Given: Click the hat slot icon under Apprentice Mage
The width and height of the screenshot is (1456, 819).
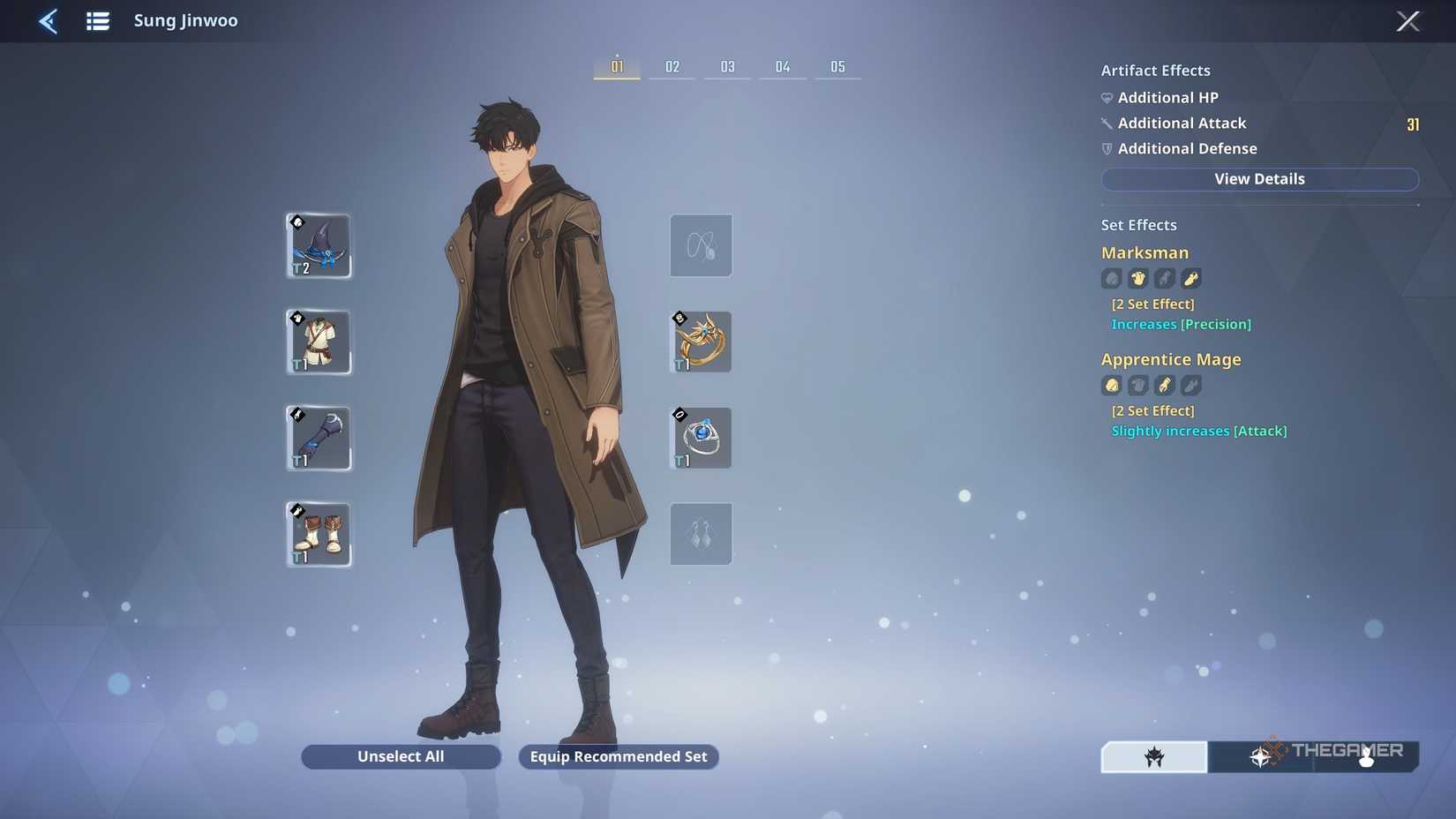Looking at the screenshot, I should pos(1111,386).
